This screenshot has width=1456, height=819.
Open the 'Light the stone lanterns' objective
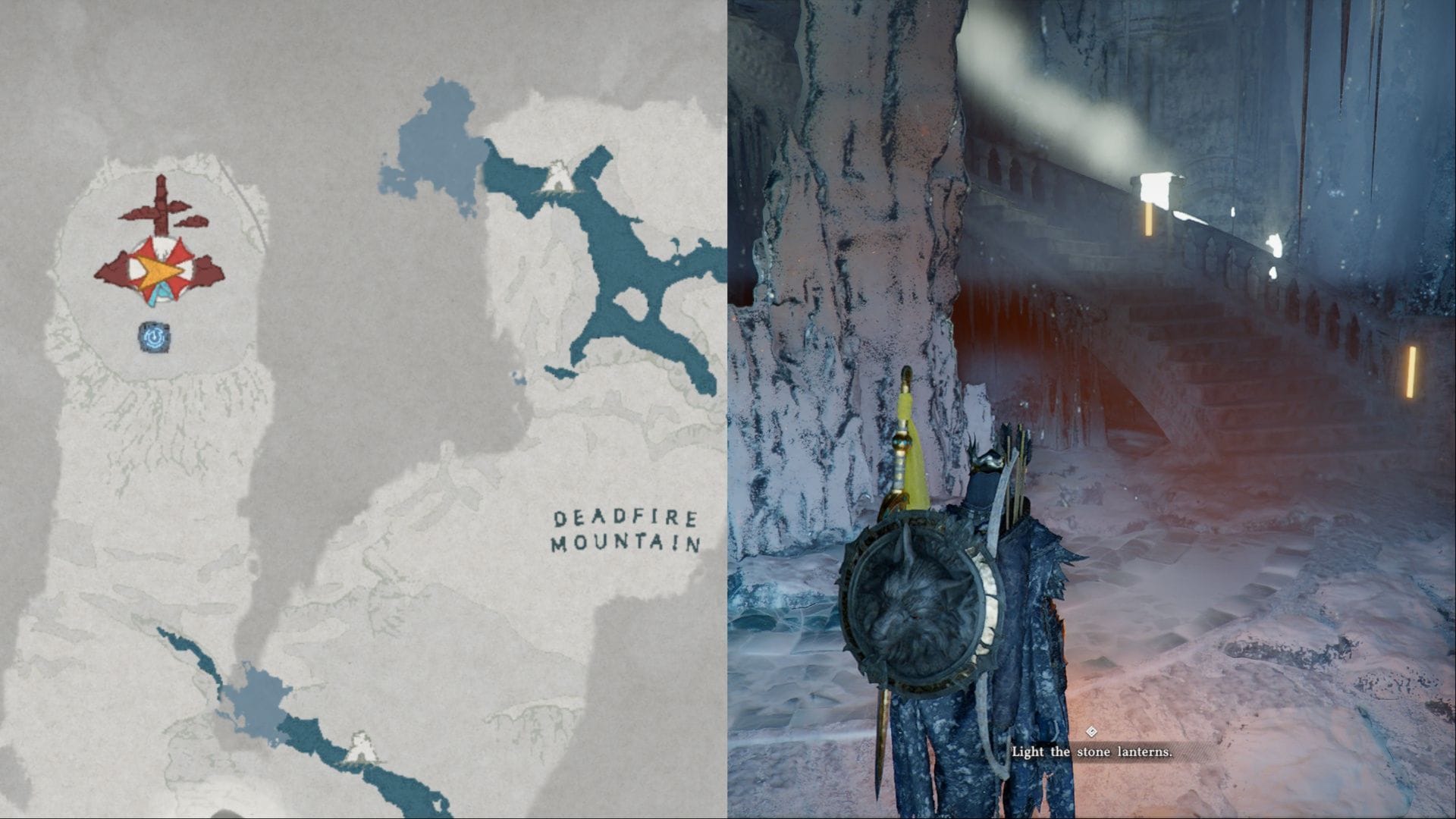point(1092,752)
